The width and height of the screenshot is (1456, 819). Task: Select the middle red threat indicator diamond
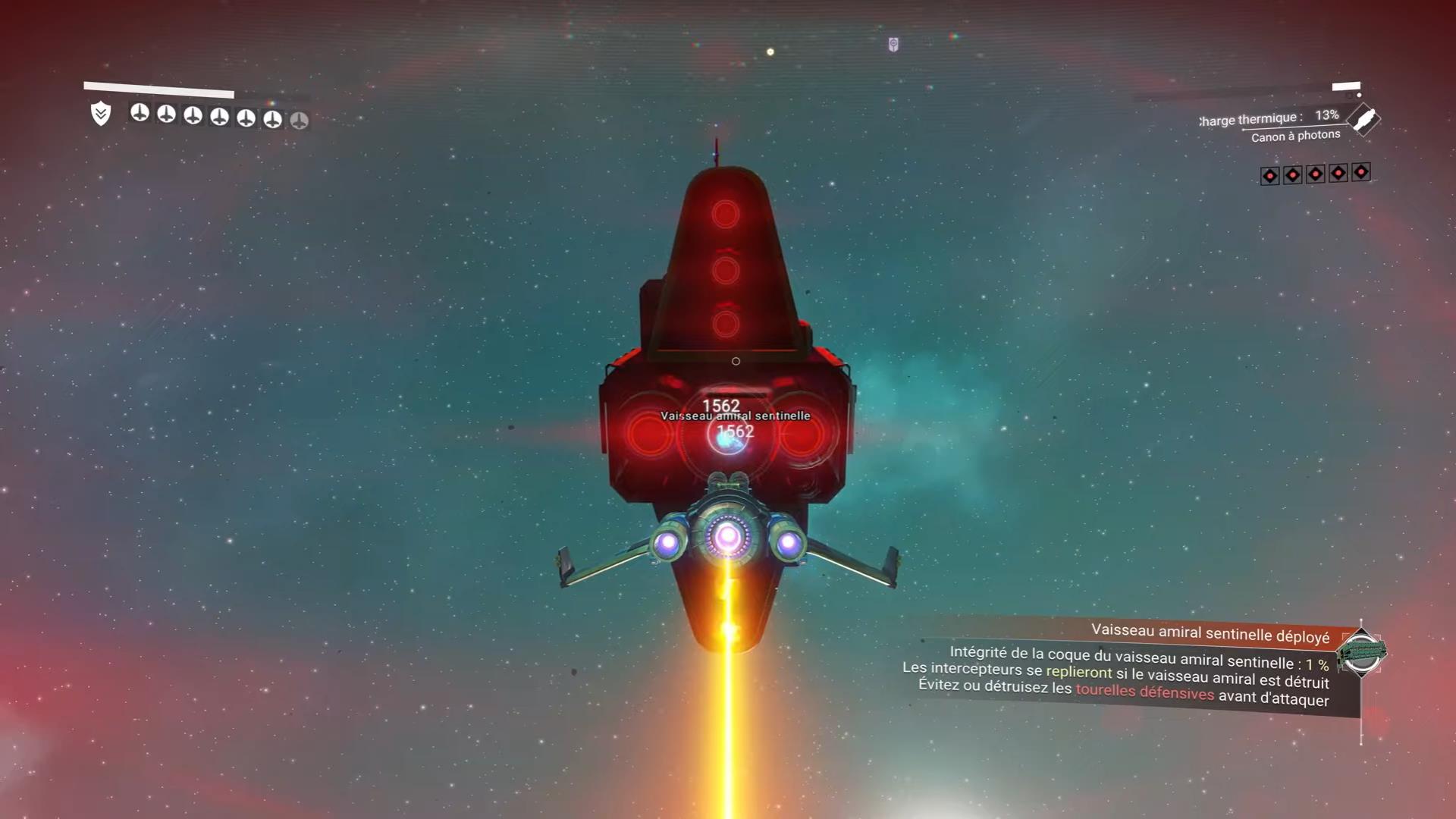click(1315, 174)
